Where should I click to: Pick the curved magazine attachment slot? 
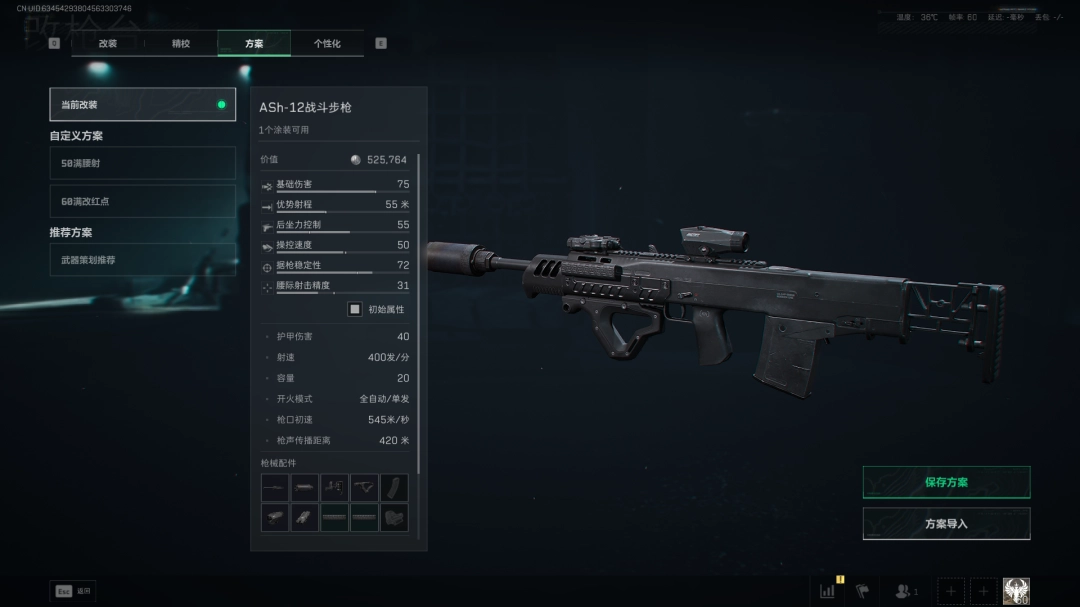point(394,488)
